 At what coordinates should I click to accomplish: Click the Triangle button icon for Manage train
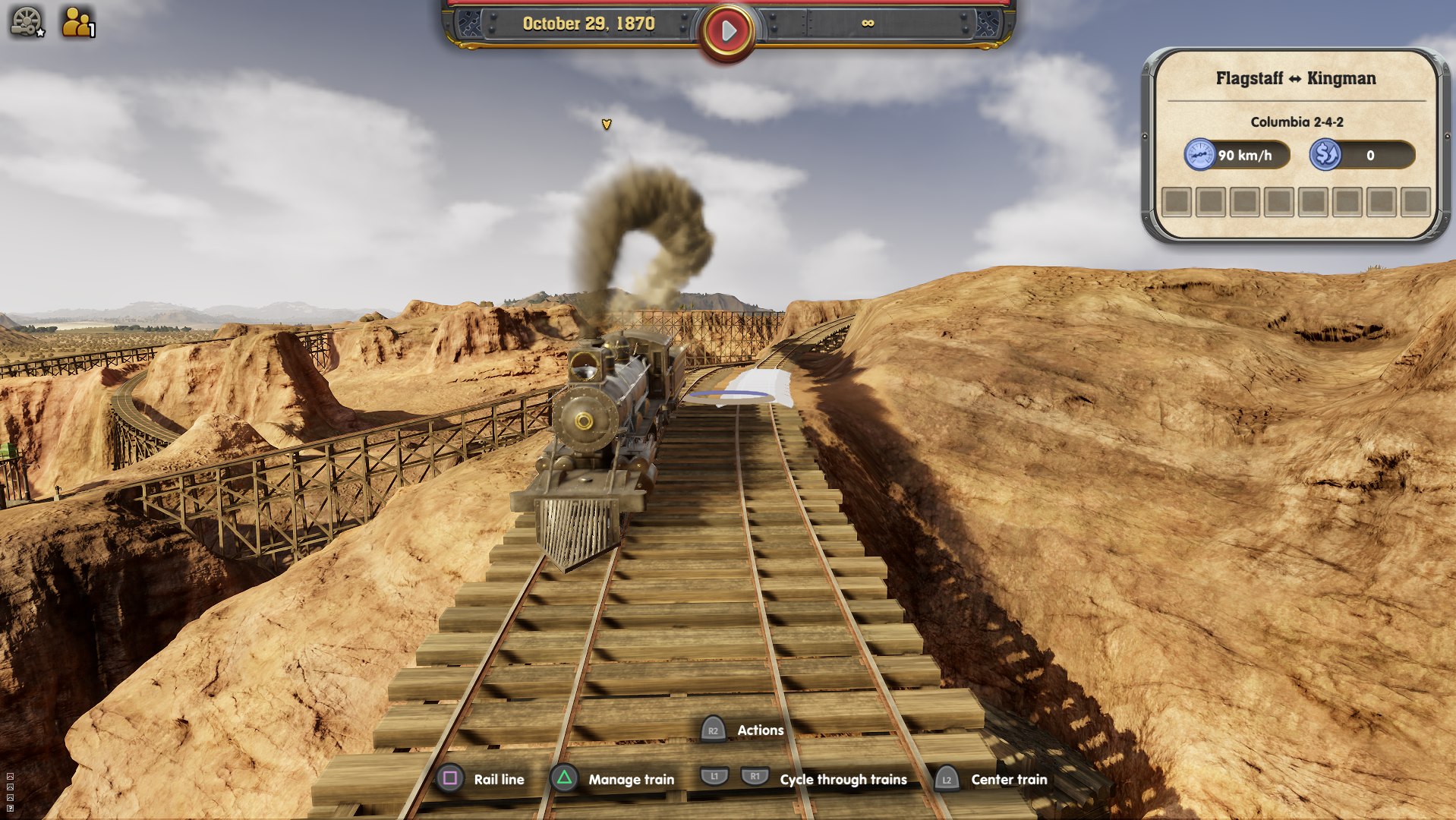click(563, 779)
